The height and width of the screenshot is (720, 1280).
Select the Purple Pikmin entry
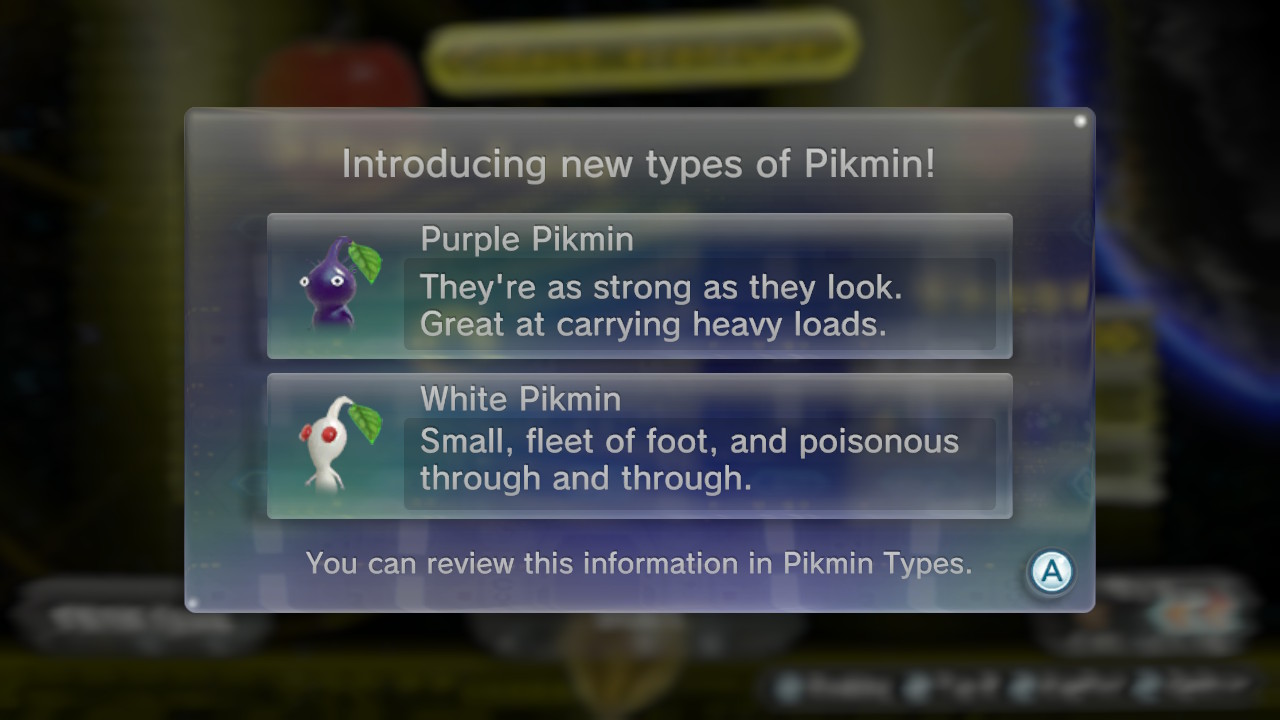639,286
